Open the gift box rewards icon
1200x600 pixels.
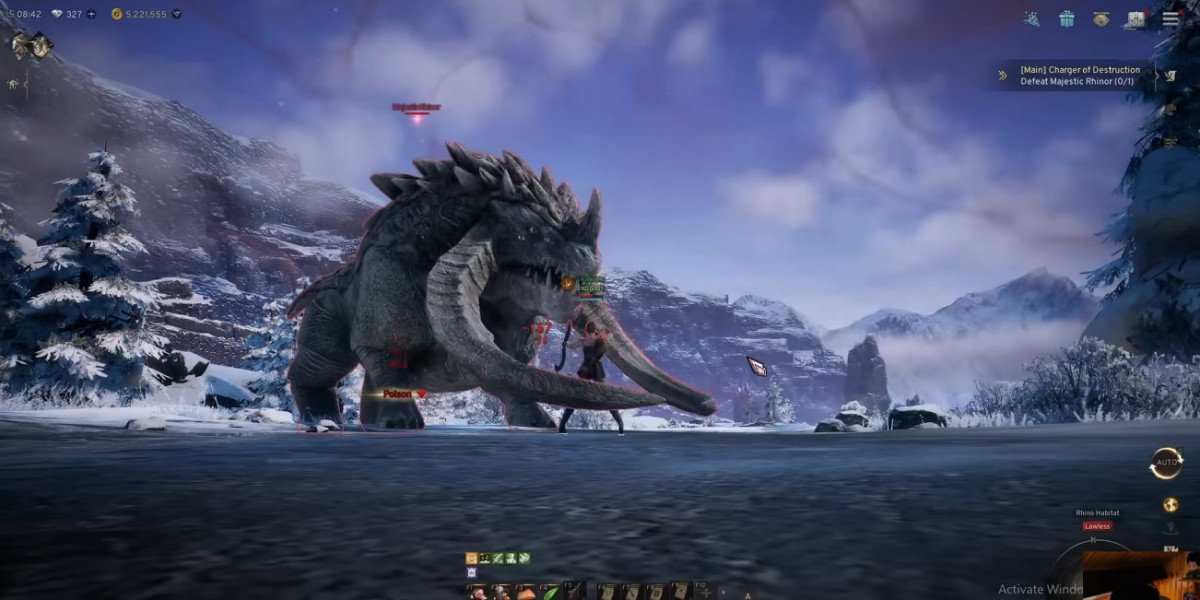[x=1067, y=19]
